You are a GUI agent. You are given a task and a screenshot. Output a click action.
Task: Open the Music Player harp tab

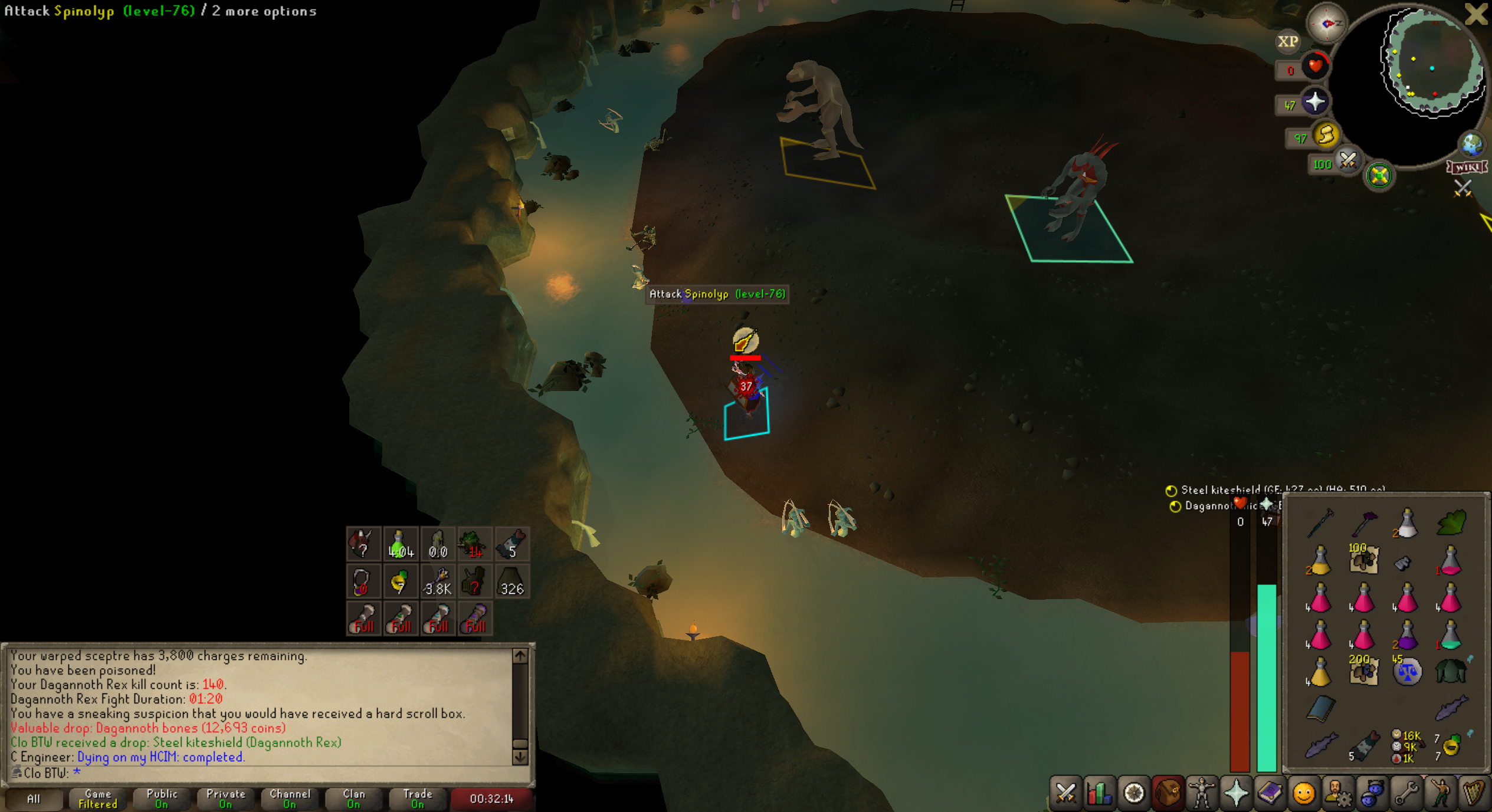coord(1474,793)
